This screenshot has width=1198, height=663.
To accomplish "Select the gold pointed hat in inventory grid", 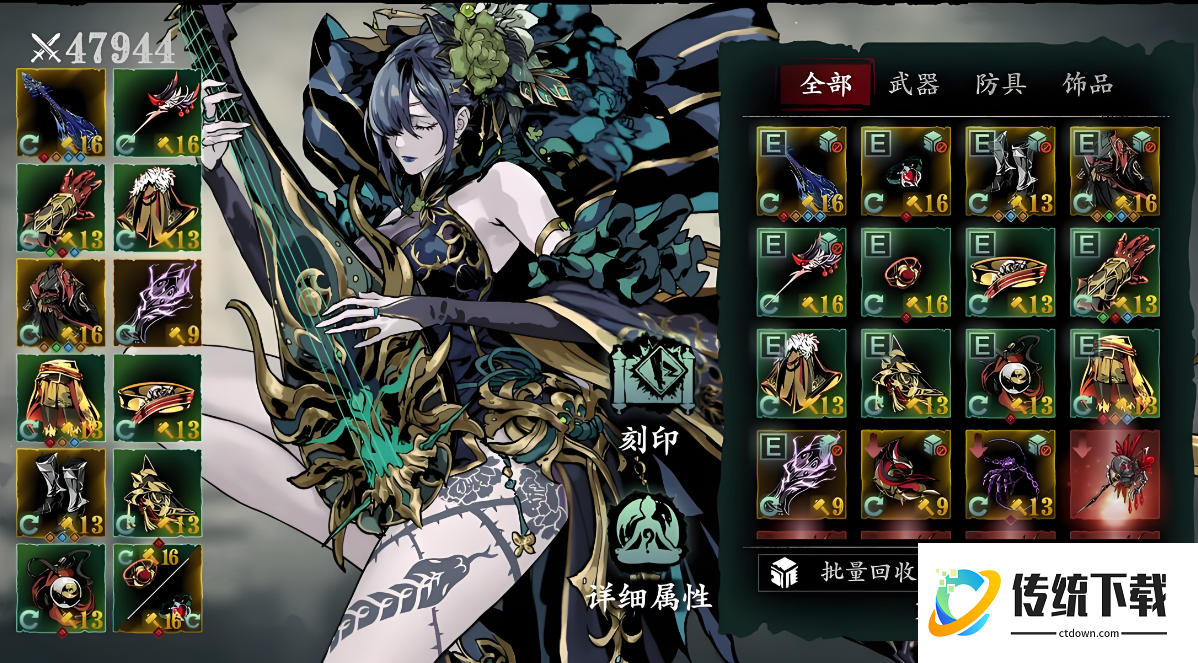I will click(905, 373).
